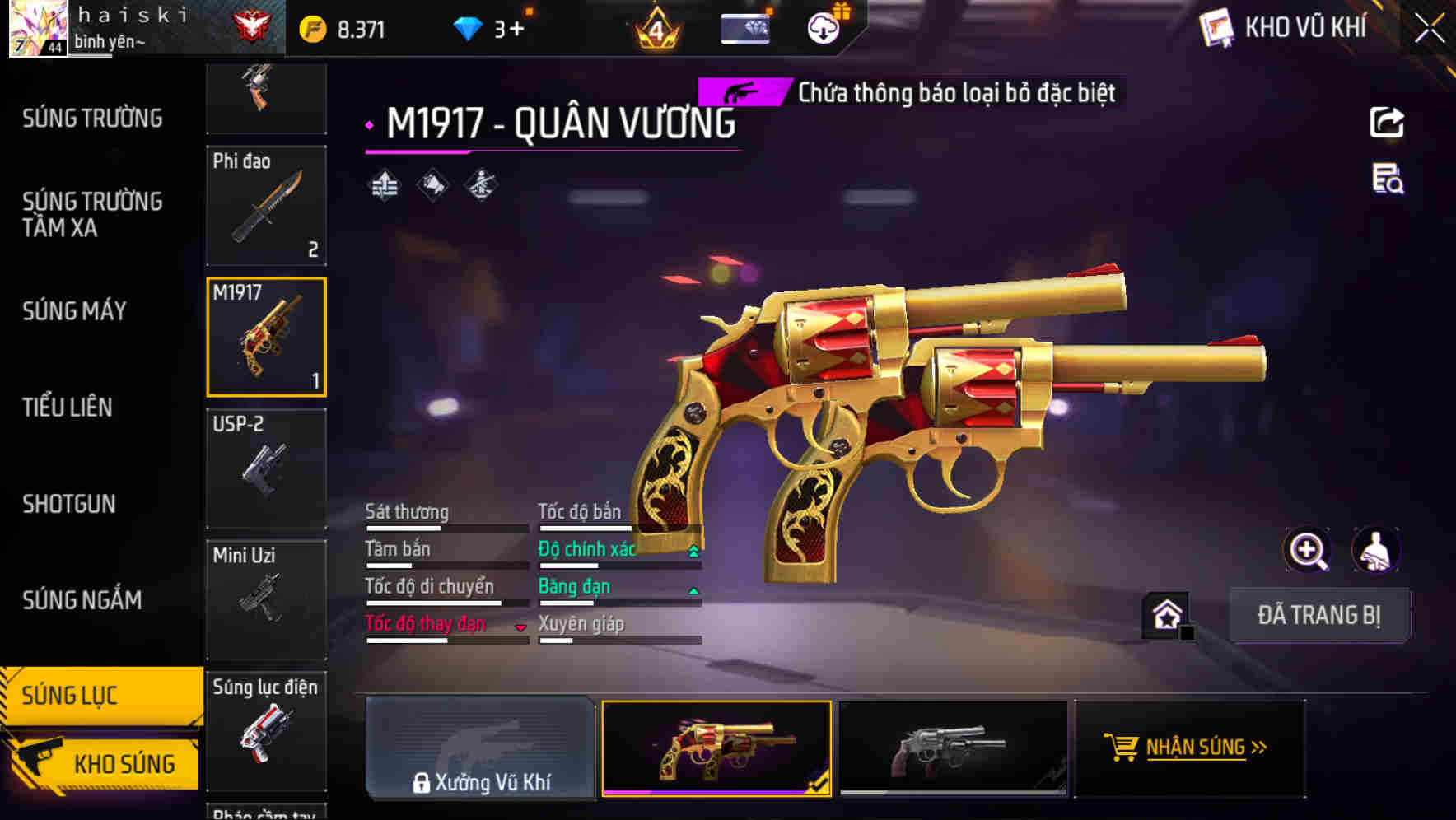Open the membership card icon in top bar

(742, 27)
